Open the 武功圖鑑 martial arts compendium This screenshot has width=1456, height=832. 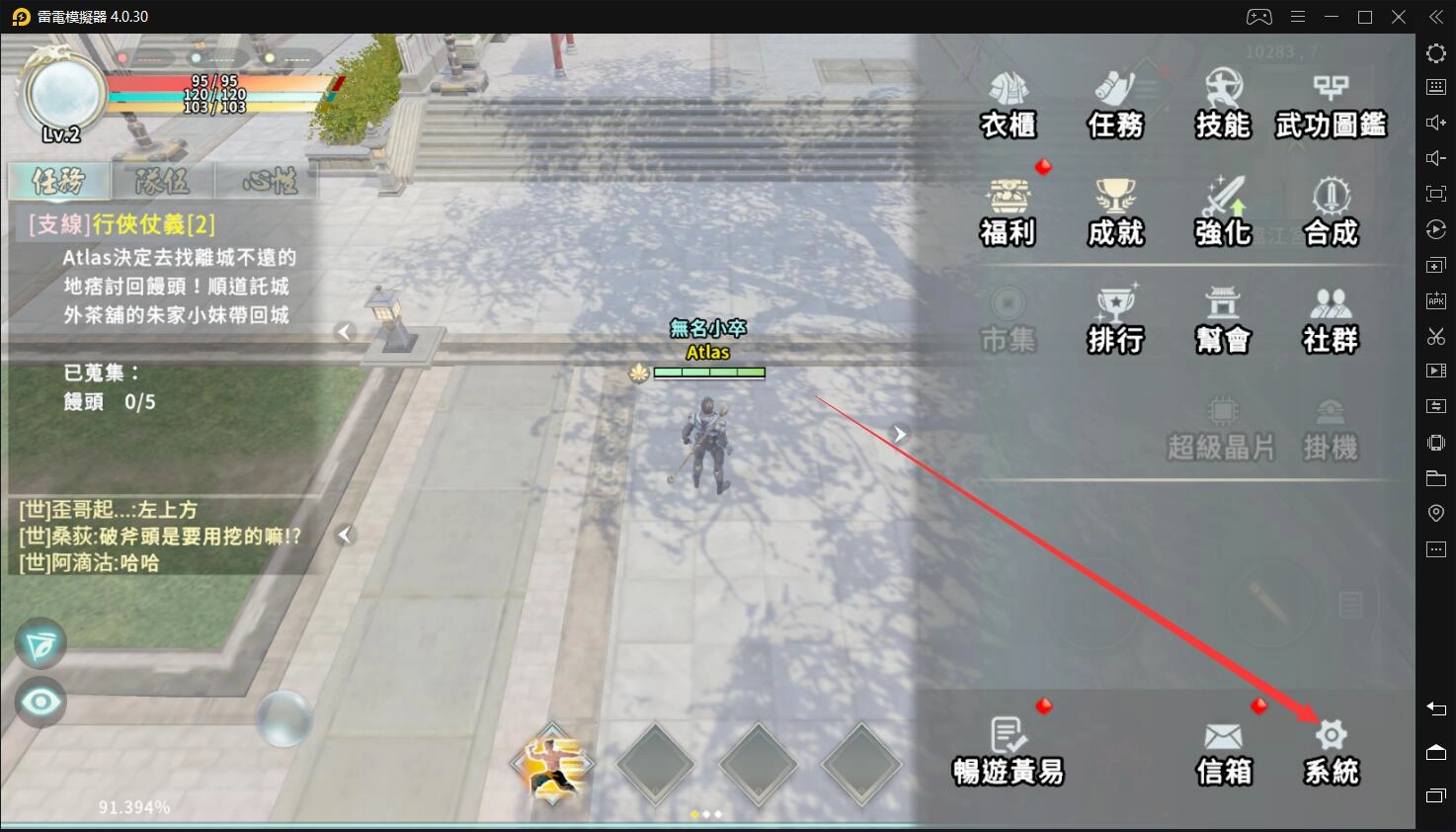(1330, 104)
